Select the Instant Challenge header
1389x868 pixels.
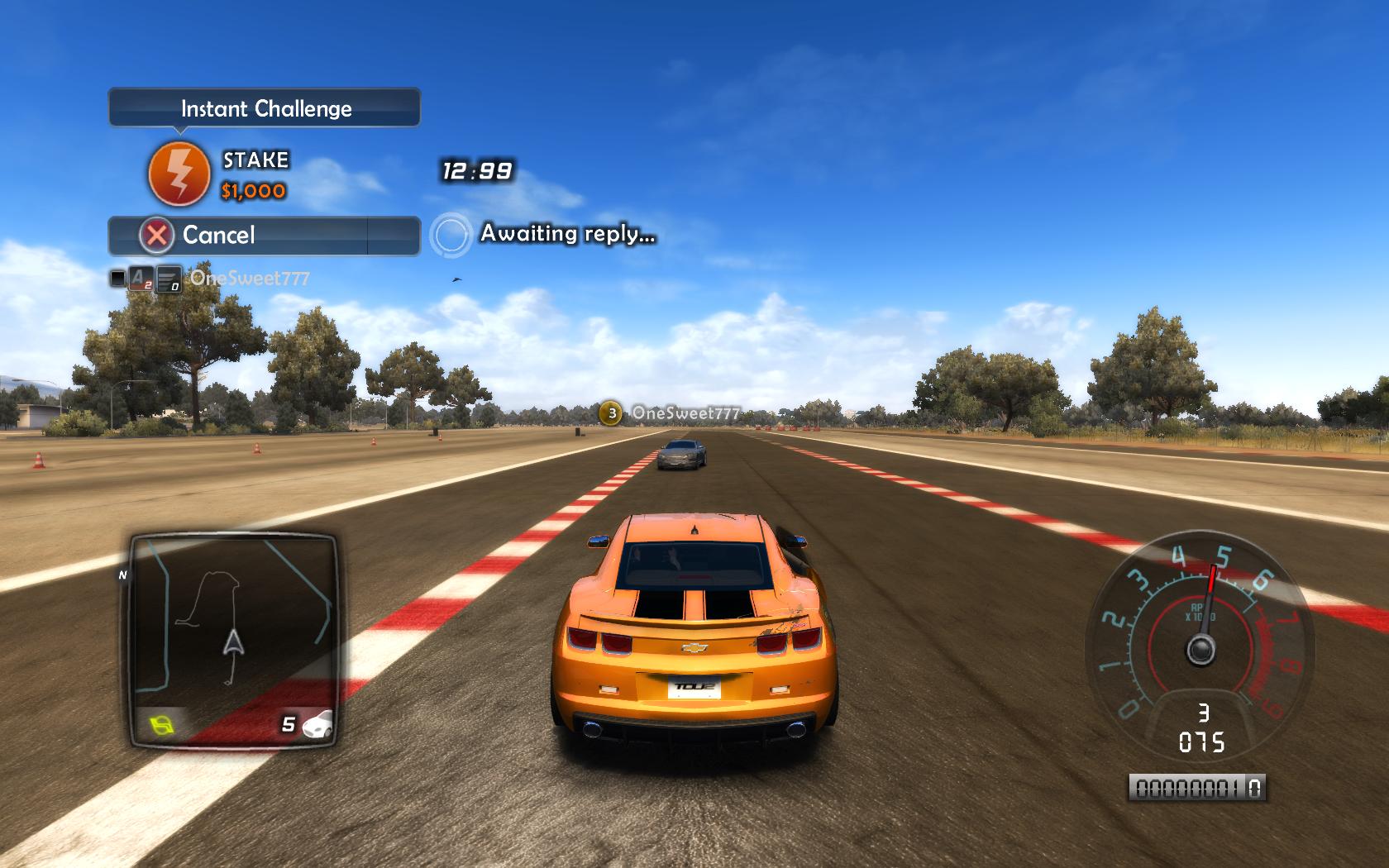pos(265,108)
